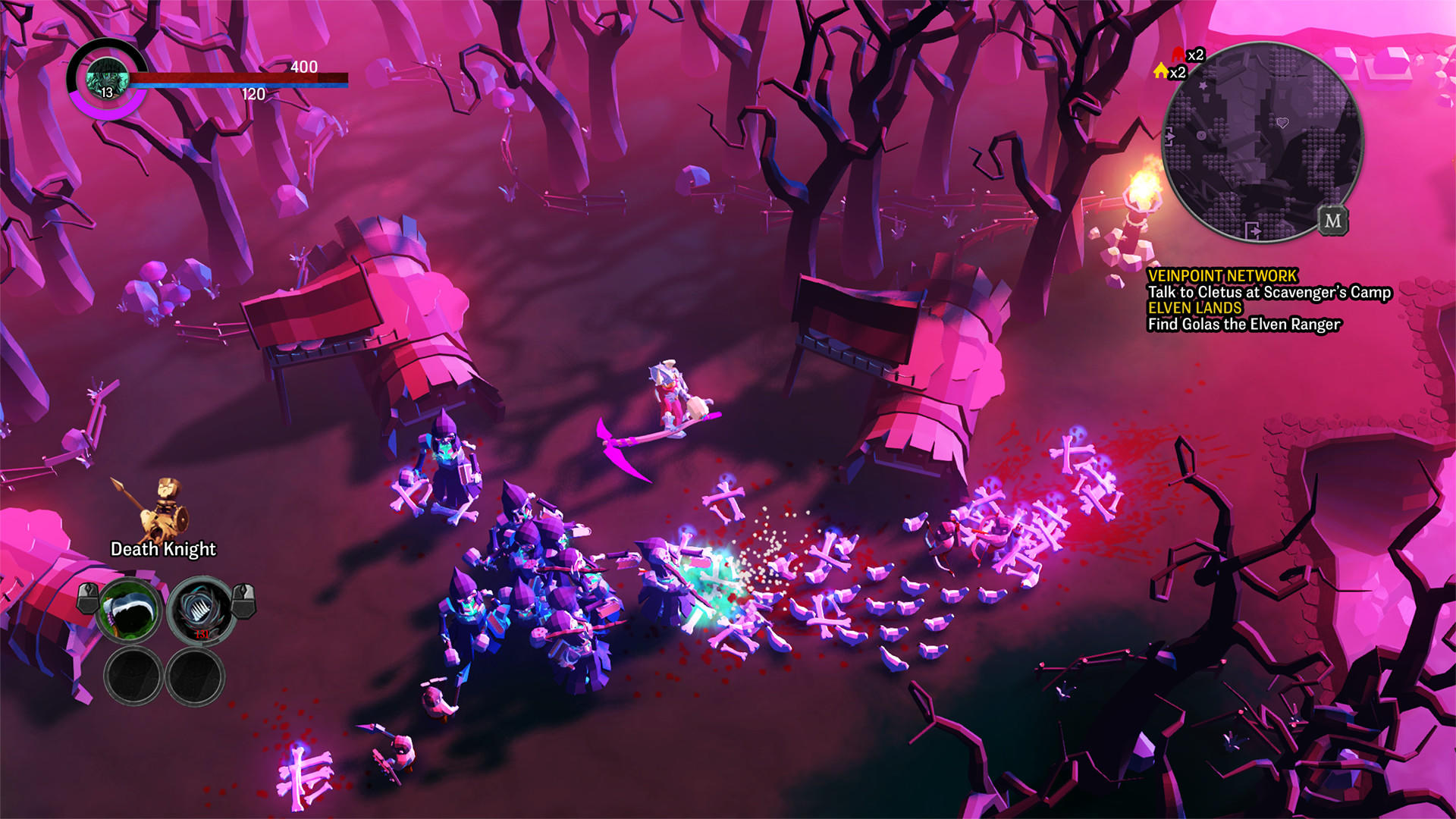Click the heart marker on the minimap

pos(1282,121)
